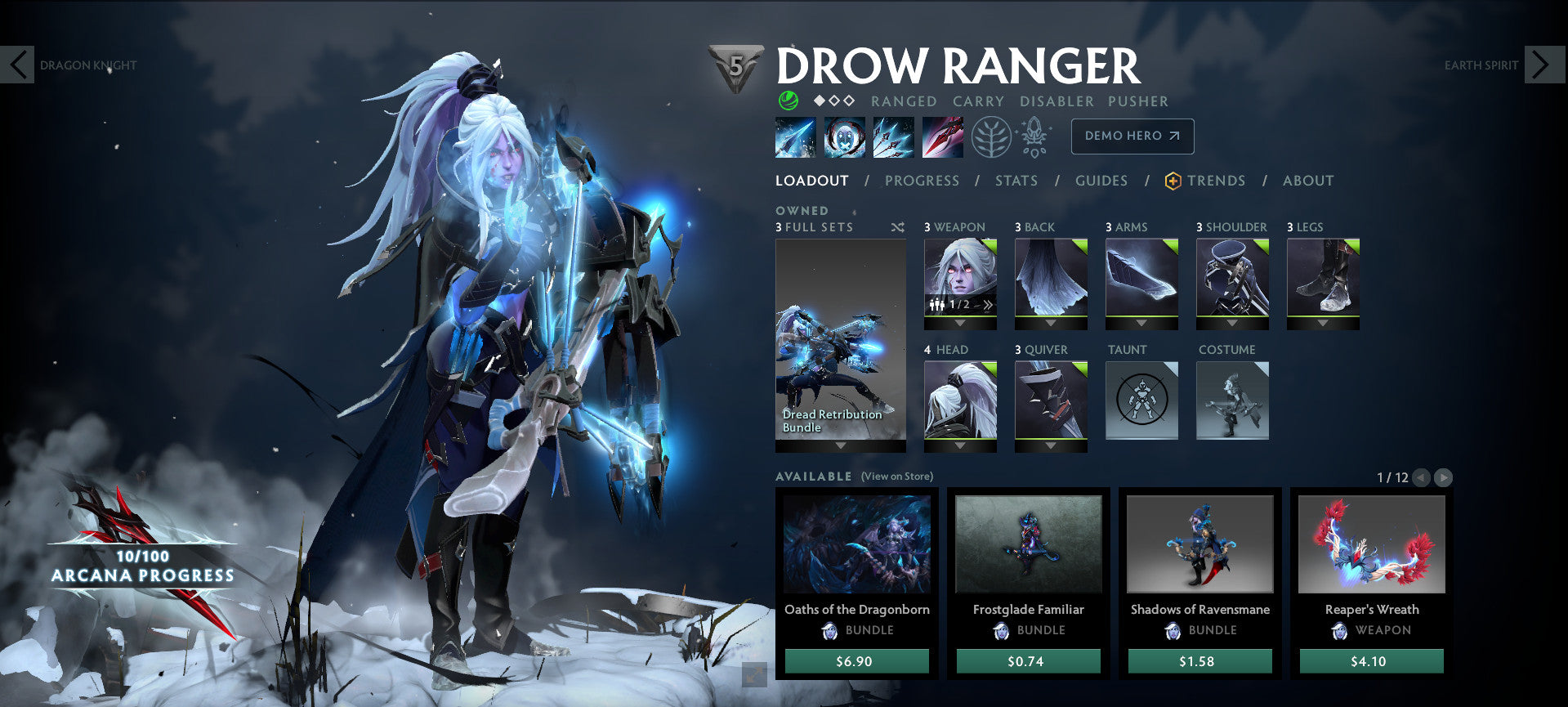Select the Multishot ability icon
Screen dimensions: 1568x707
coord(892,136)
